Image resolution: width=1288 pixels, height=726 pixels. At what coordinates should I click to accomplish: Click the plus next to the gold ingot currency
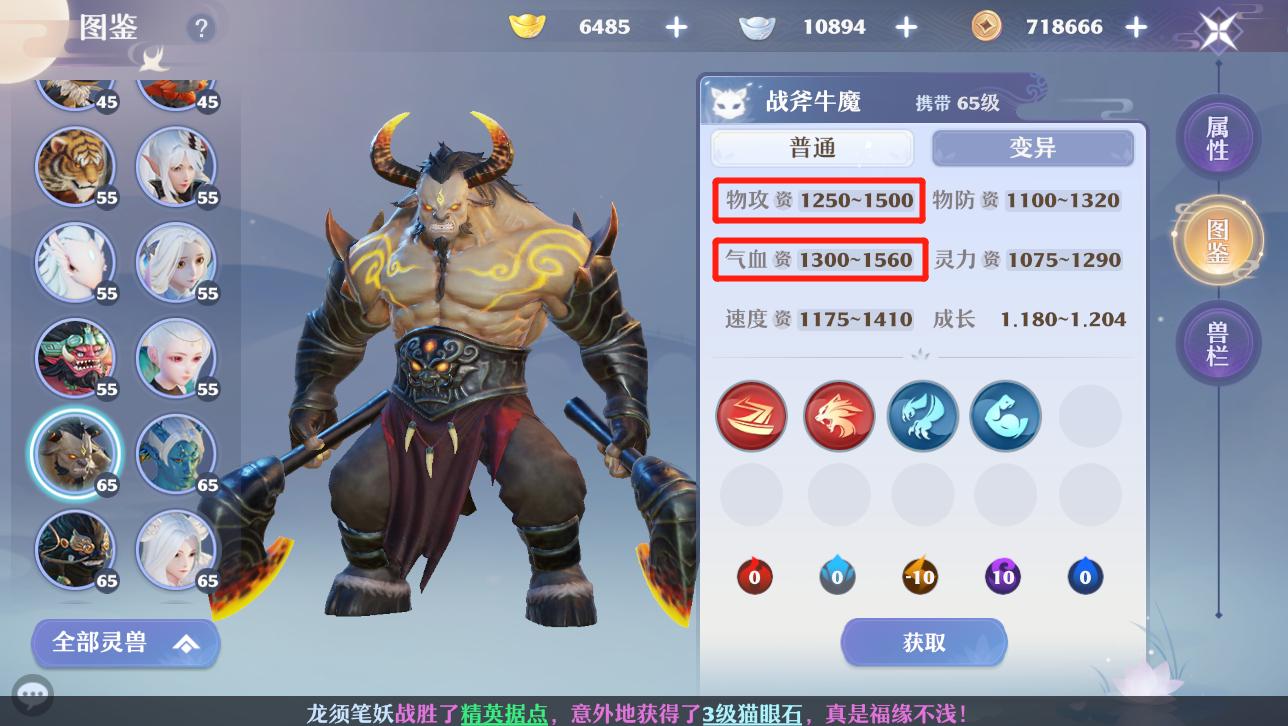click(x=676, y=27)
